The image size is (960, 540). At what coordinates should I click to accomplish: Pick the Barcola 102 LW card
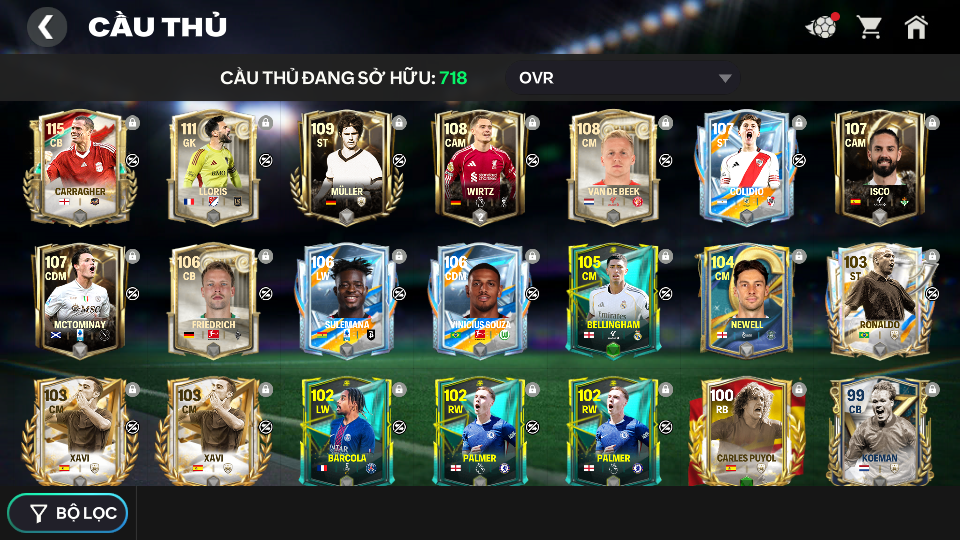tap(345, 430)
